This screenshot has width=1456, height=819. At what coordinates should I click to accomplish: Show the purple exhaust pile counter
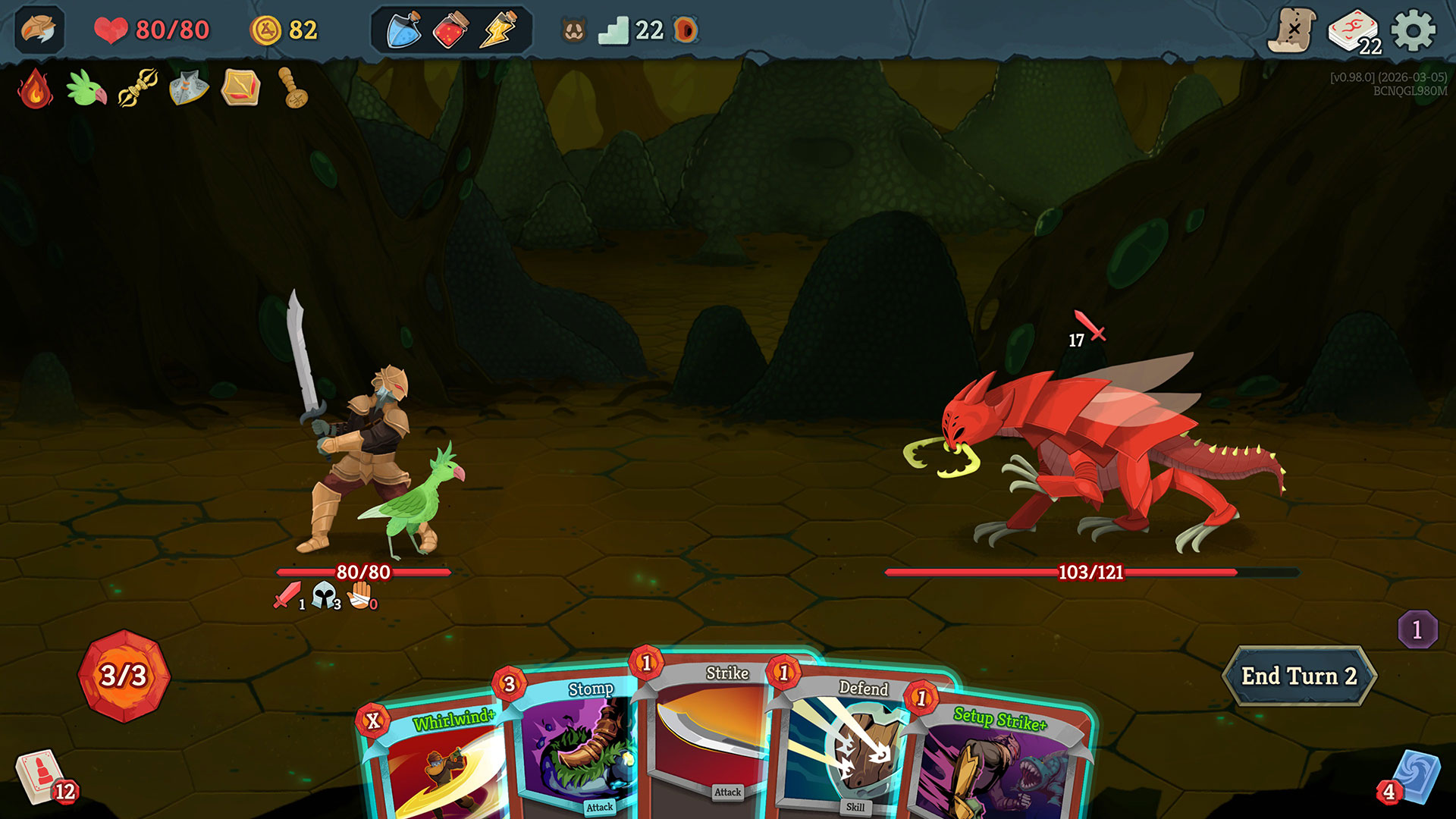coord(1417,629)
